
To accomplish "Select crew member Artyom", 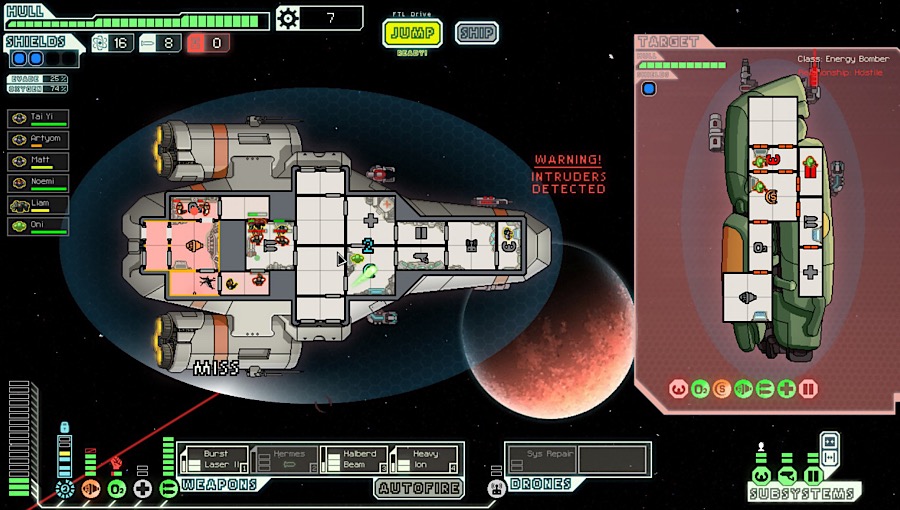I will coord(39,139).
